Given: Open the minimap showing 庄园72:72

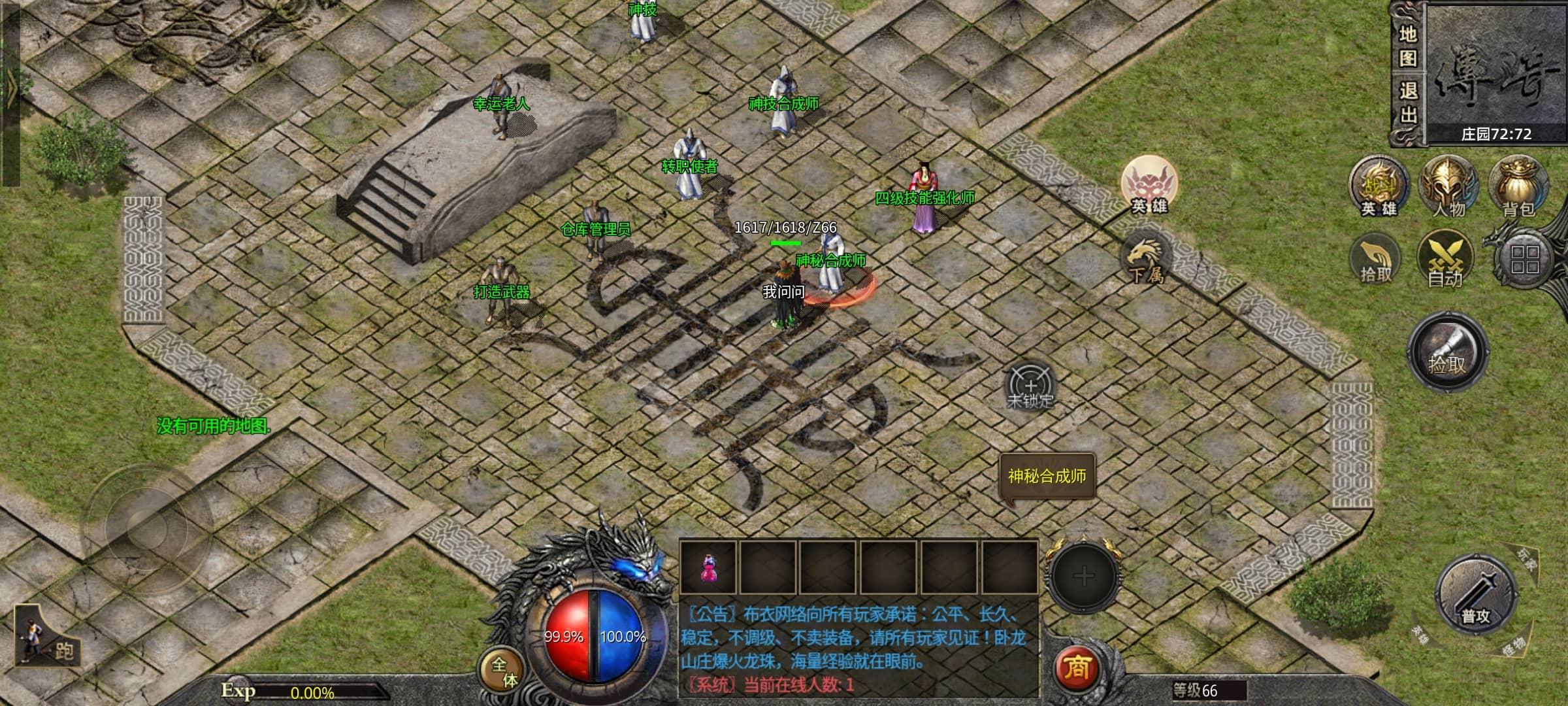Looking at the screenshot, I should pyautogui.click(x=1495, y=72).
